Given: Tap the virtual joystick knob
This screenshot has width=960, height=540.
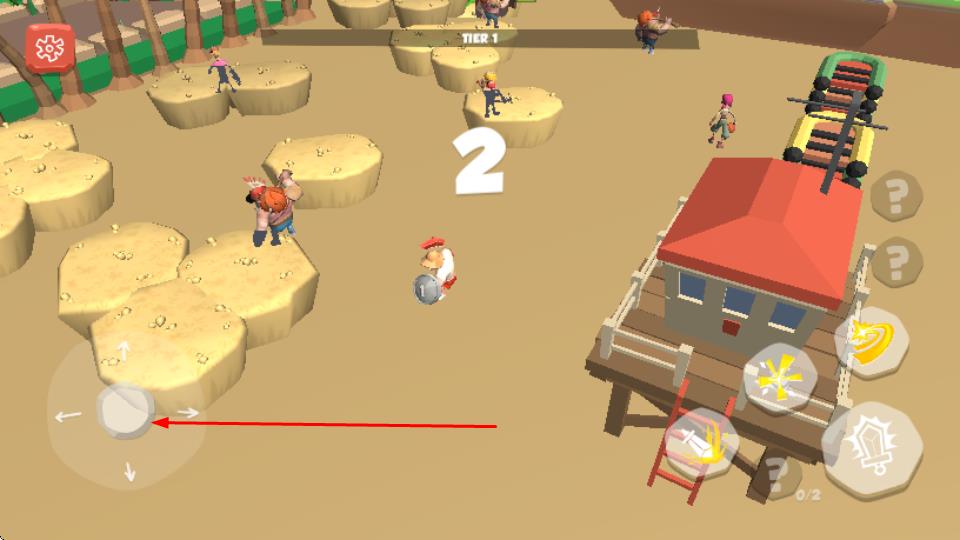Looking at the screenshot, I should tap(125, 411).
